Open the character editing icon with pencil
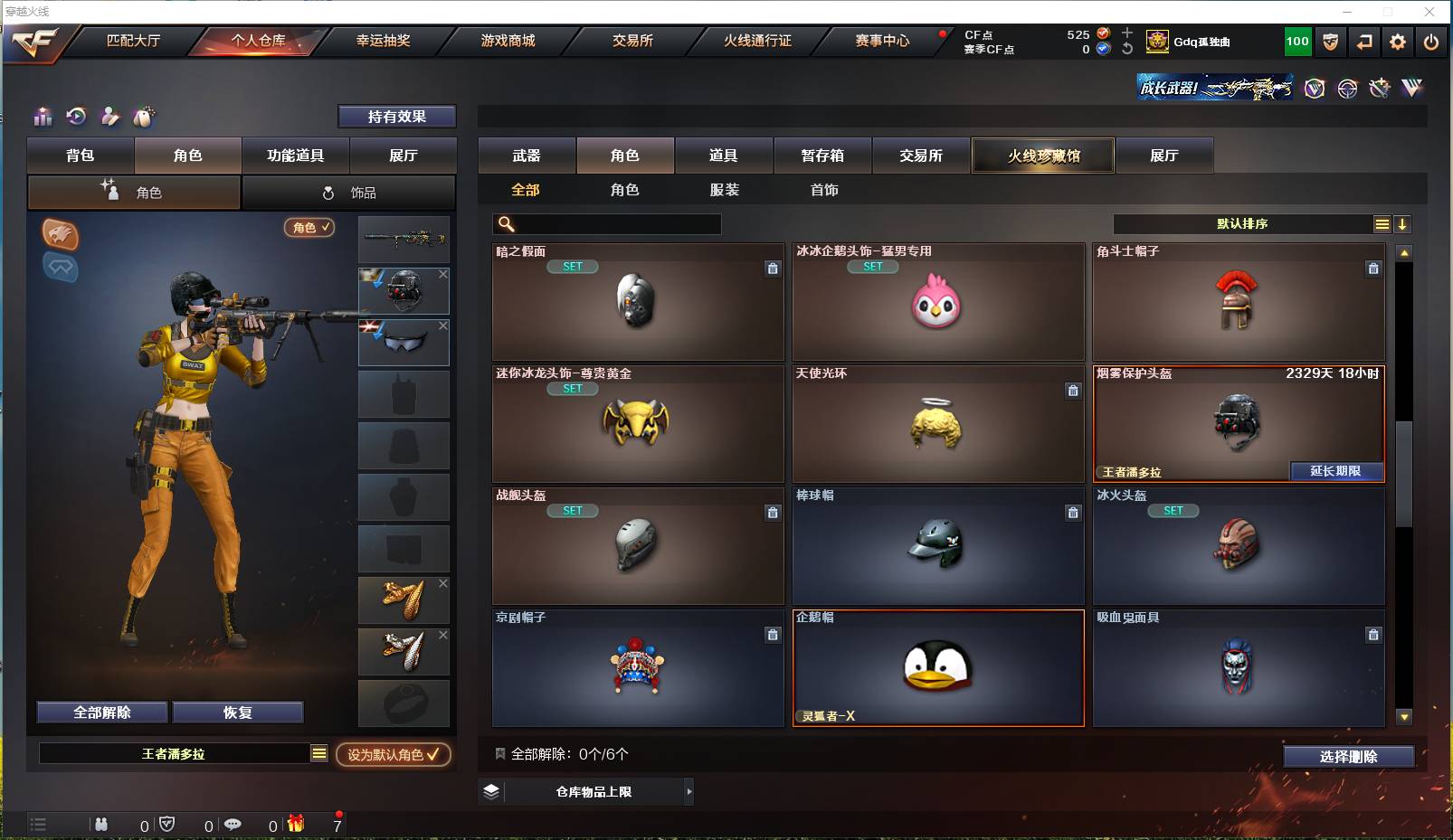The image size is (1453, 840). point(109,117)
